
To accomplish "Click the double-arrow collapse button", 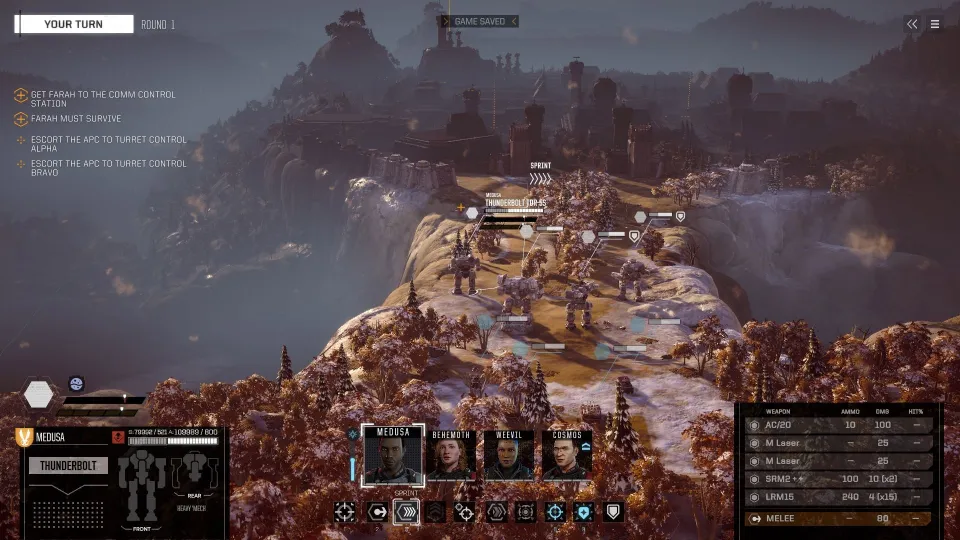I will (912, 24).
